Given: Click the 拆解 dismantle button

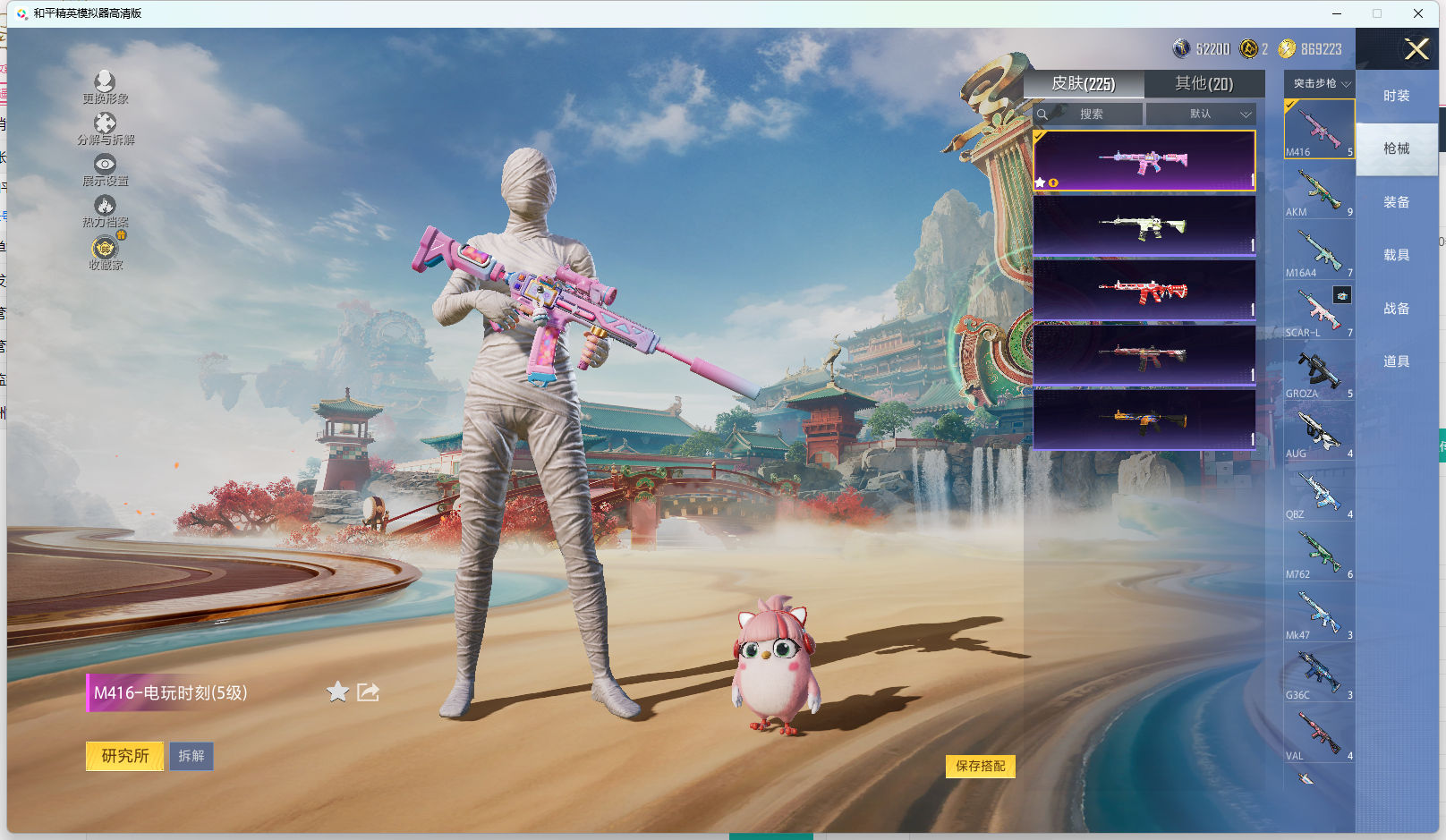Looking at the screenshot, I should [191, 756].
